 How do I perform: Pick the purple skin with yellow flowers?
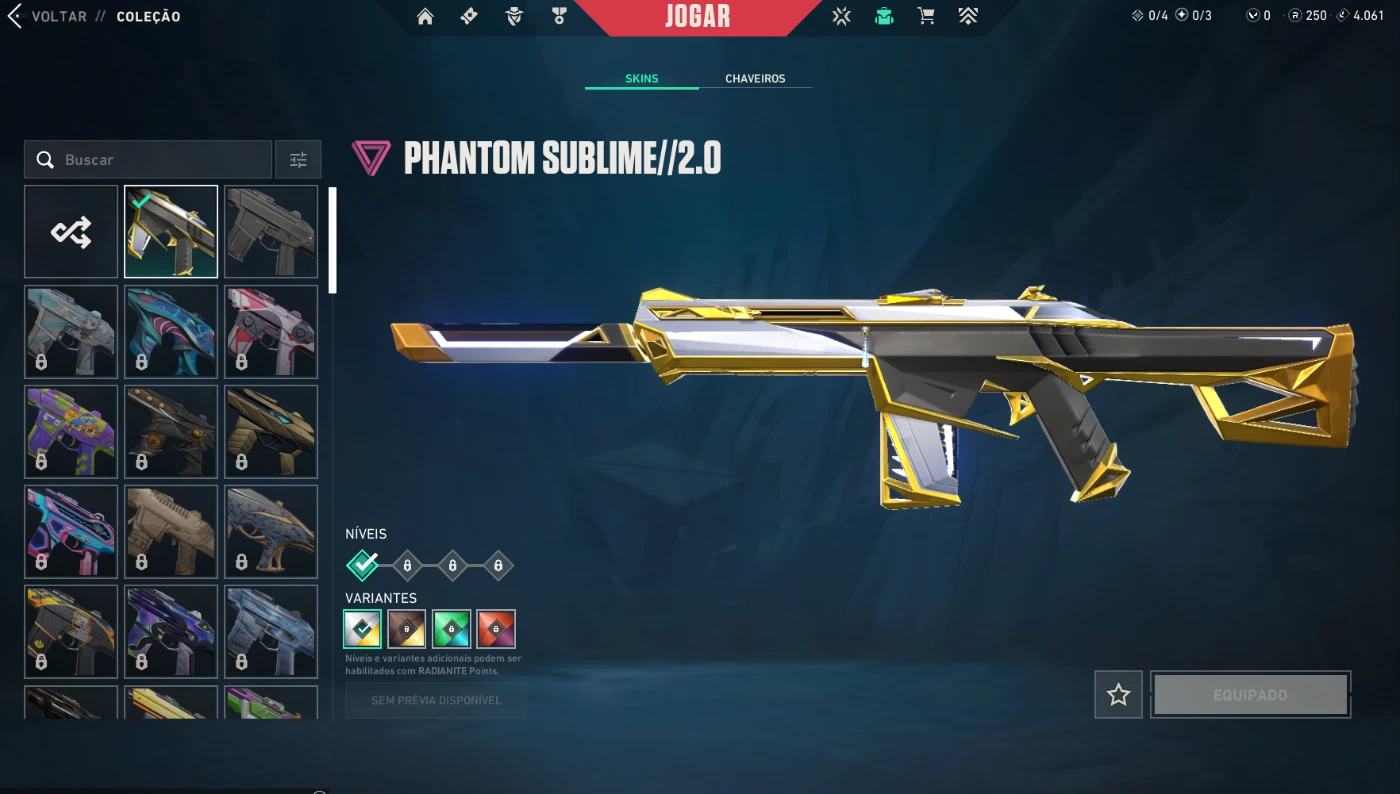pyautogui.click(x=71, y=432)
